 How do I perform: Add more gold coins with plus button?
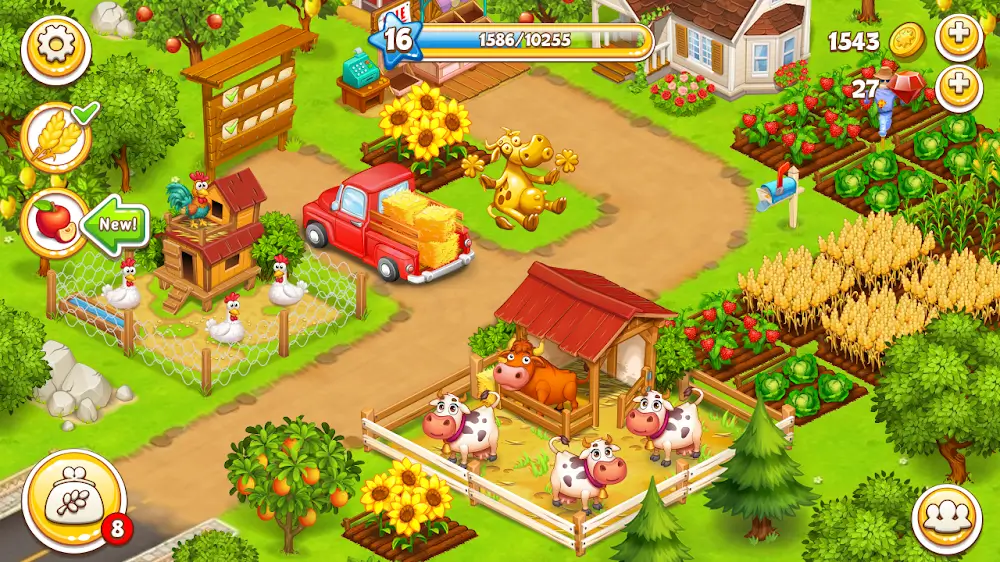pos(958,38)
